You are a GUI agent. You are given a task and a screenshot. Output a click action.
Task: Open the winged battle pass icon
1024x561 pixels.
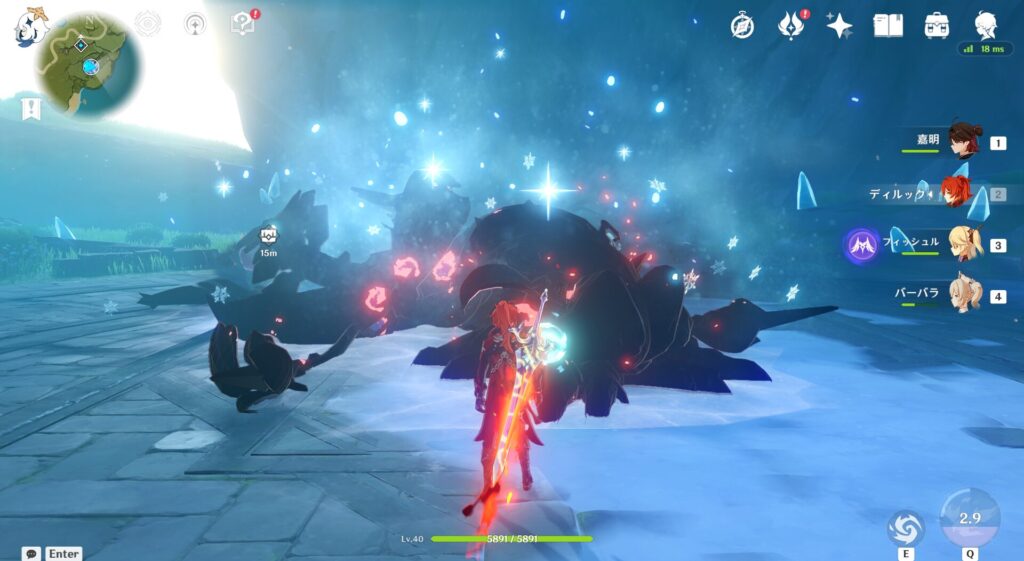[x=791, y=26]
